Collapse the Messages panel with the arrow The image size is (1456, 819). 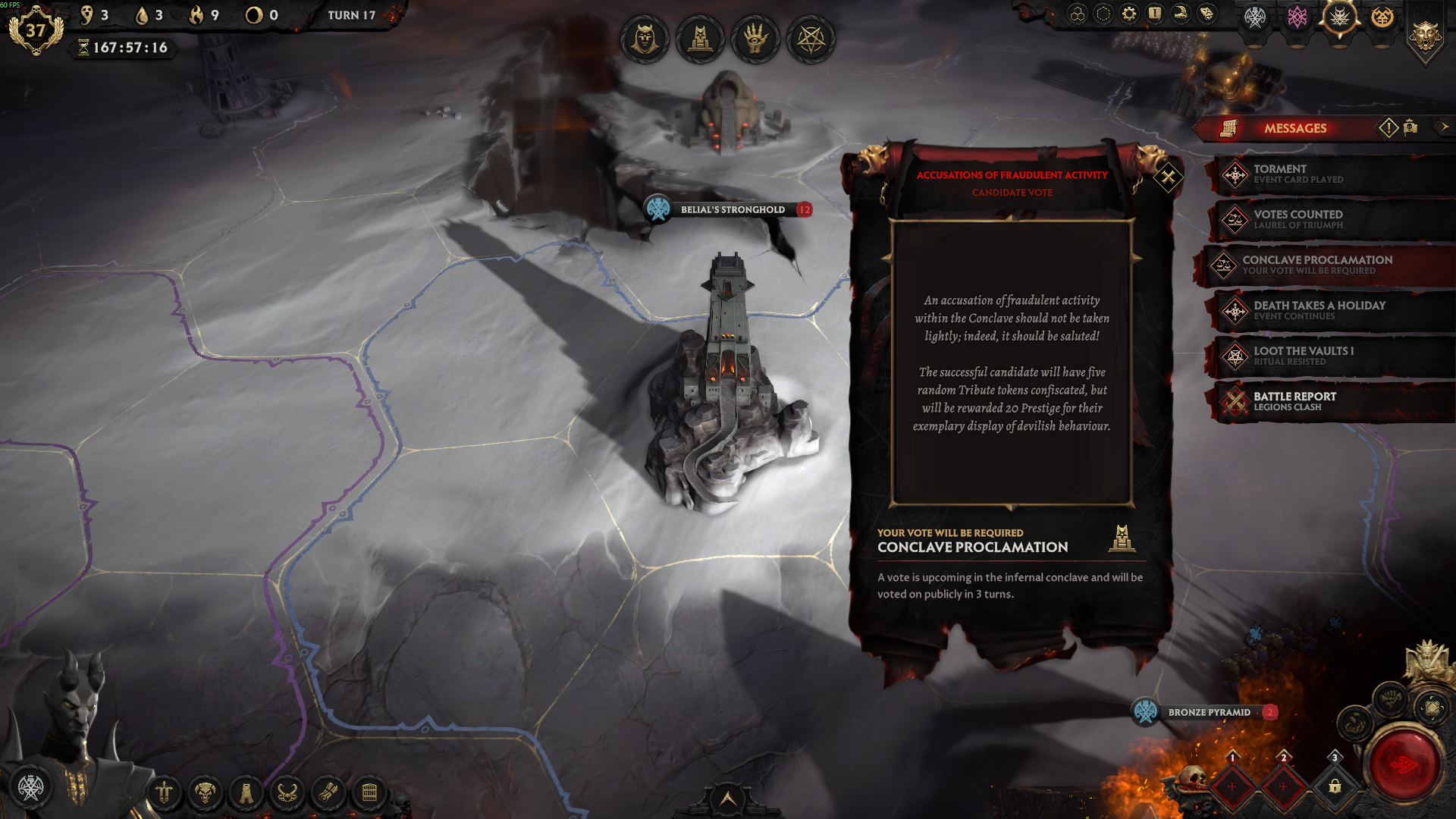[1443, 127]
